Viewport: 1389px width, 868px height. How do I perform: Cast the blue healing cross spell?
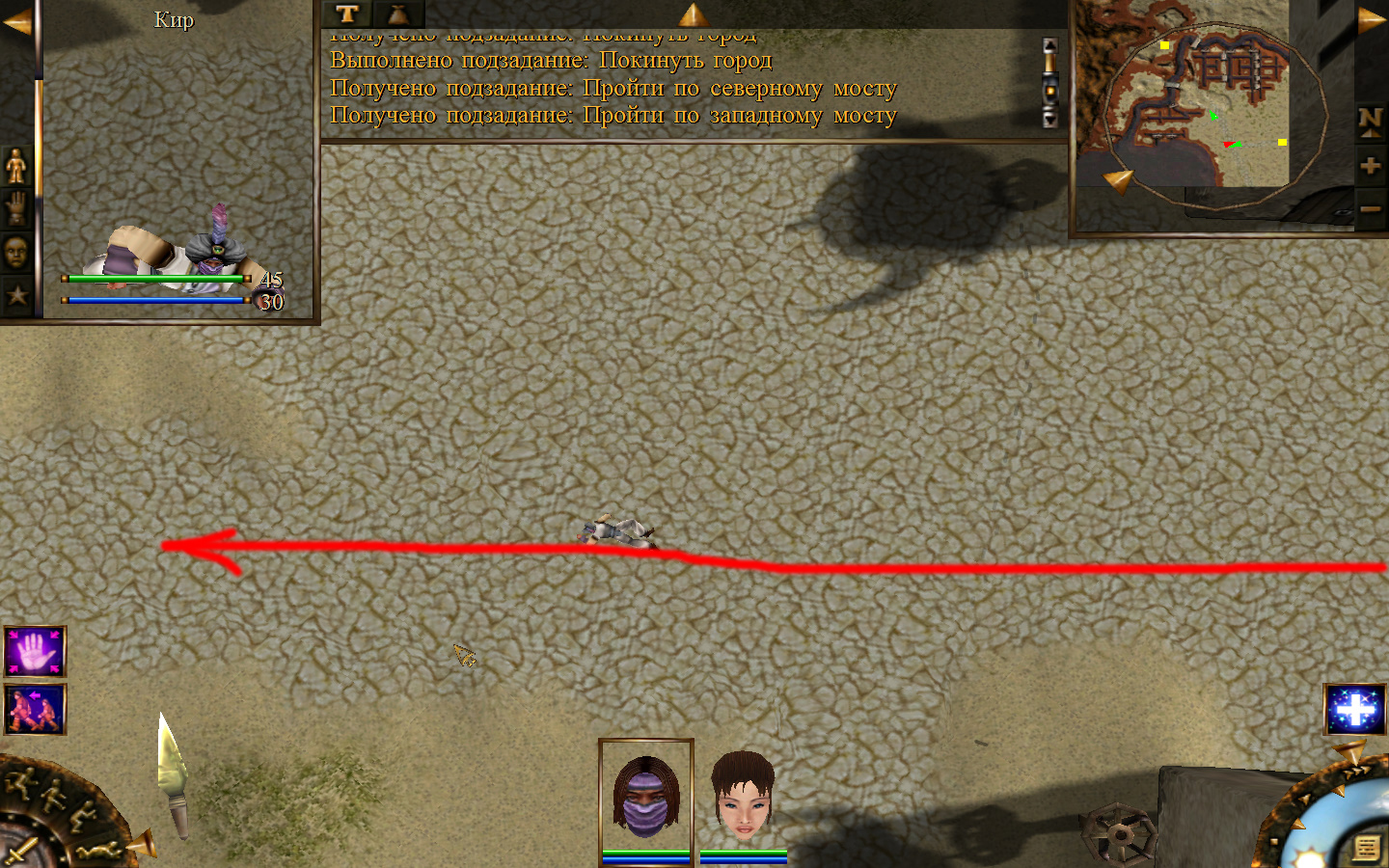point(1354,709)
